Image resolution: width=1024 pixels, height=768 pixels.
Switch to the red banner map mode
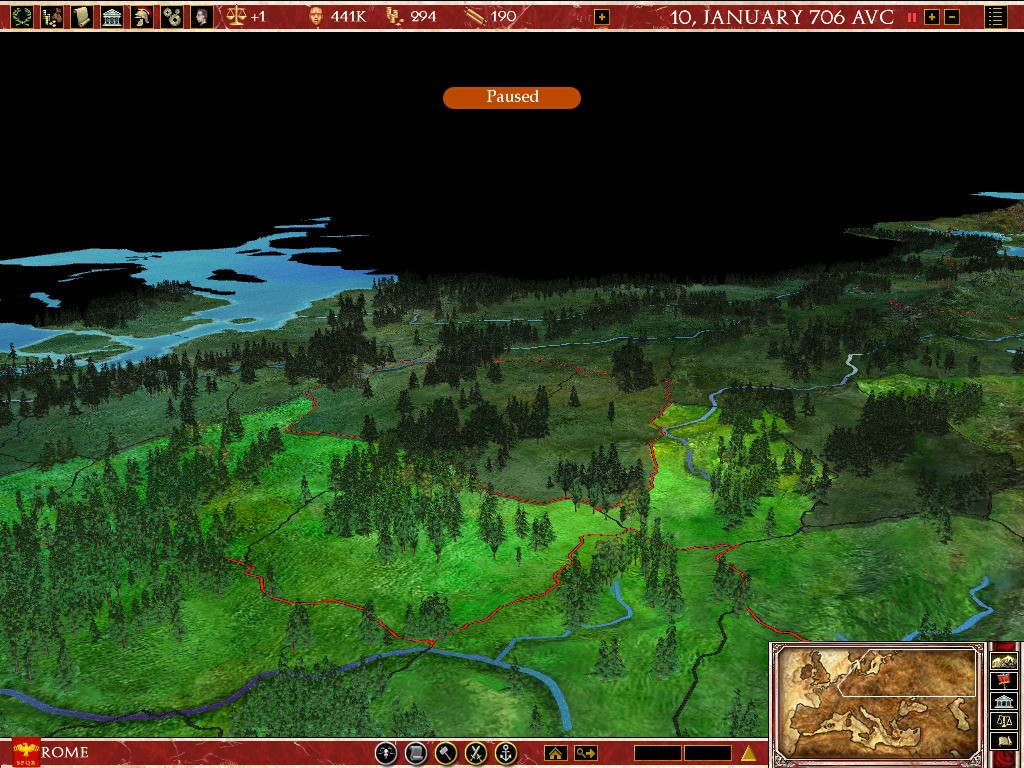(1003, 680)
